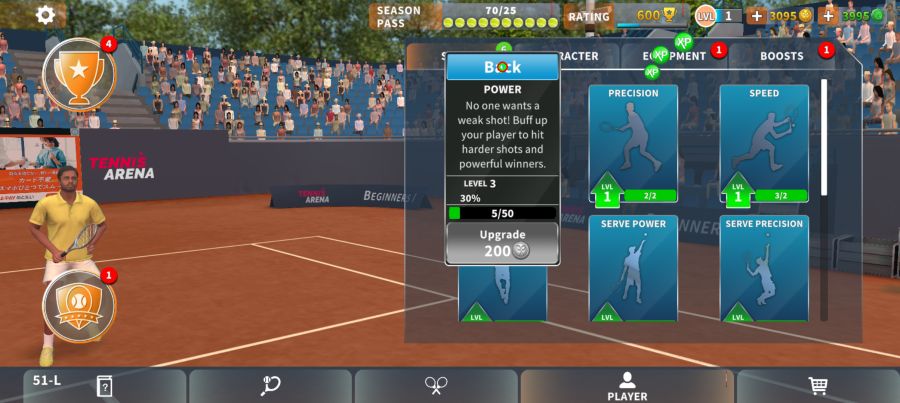The height and width of the screenshot is (403, 900).
Task: Open the card pack tab in bottom bar
Action: coord(104,386)
